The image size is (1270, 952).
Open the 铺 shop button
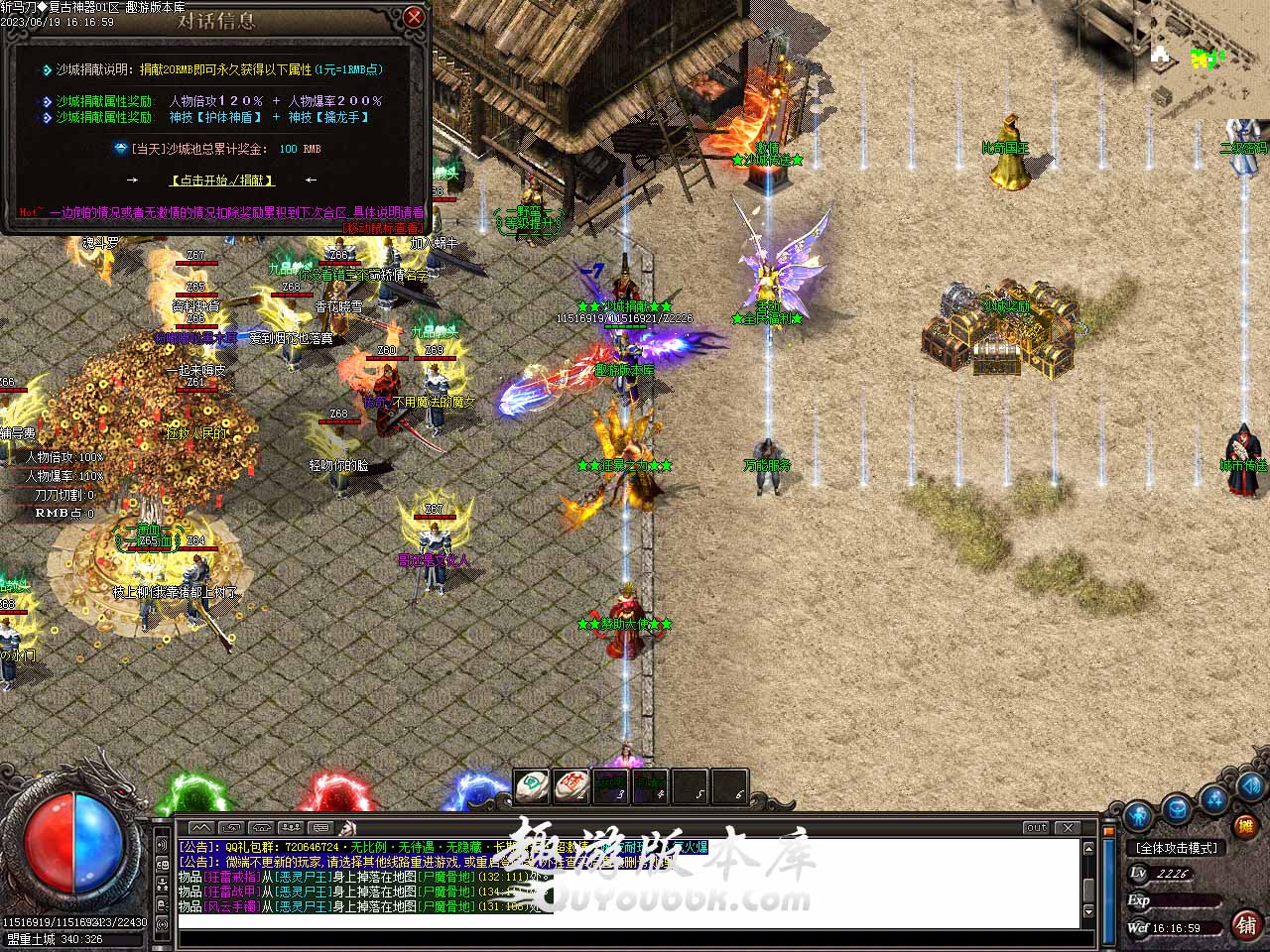pos(1246,924)
